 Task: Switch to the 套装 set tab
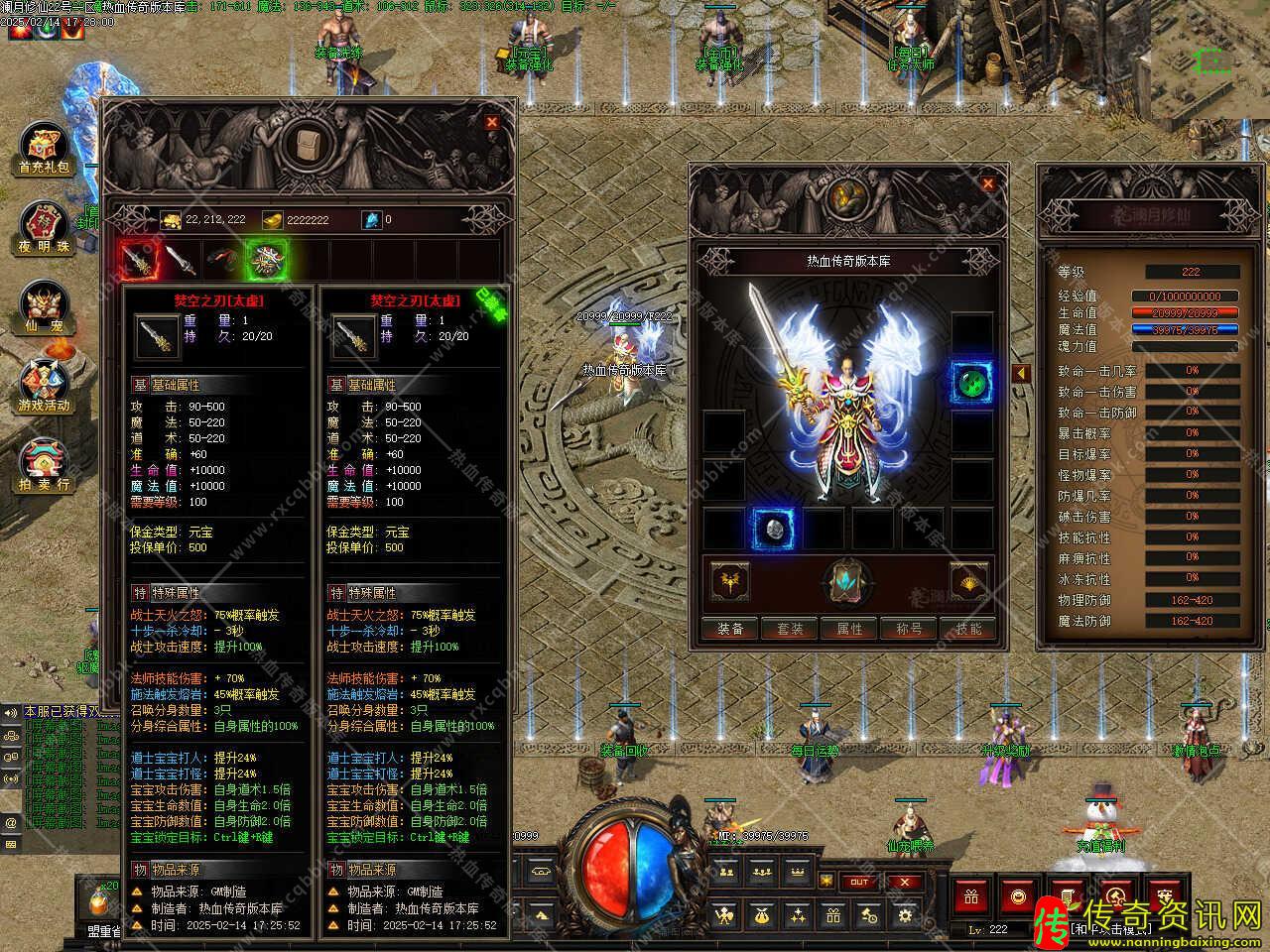tap(790, 629)
